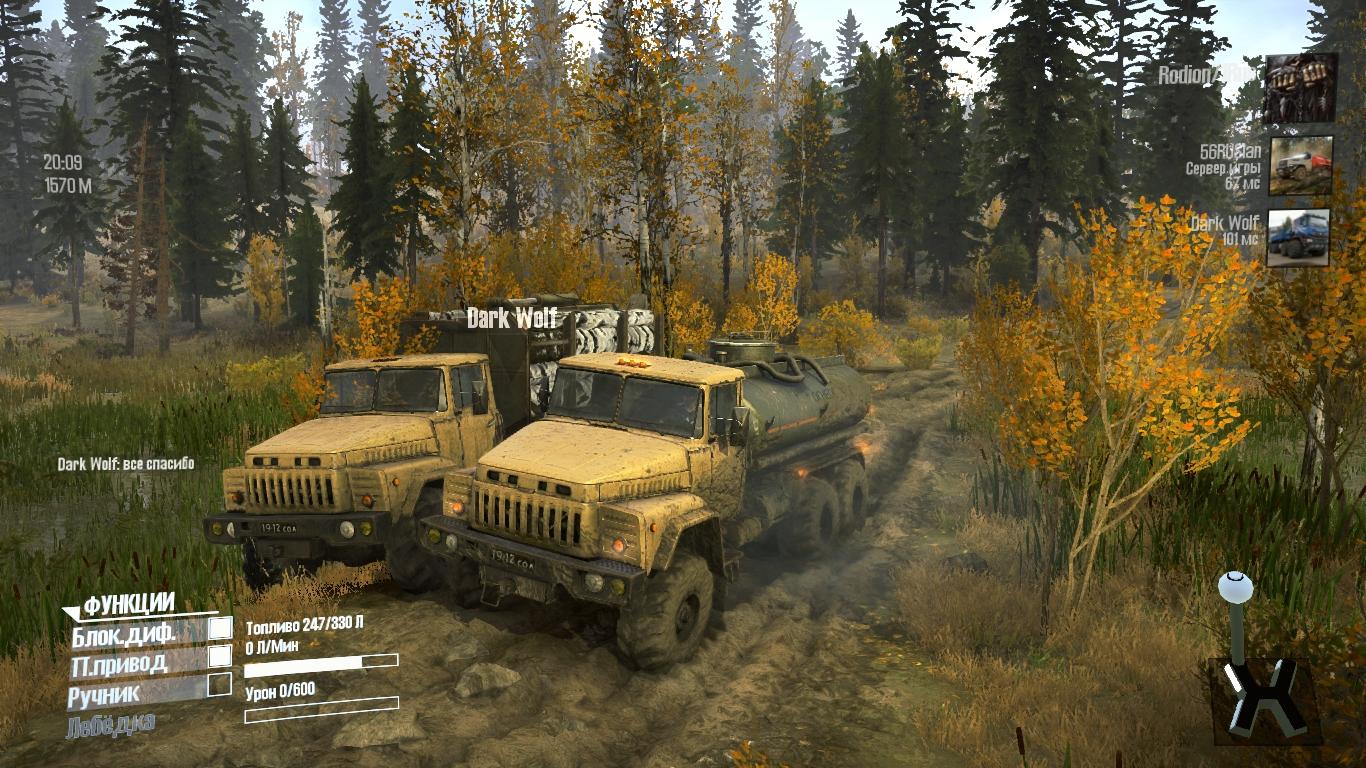Select 56RUSlan's player thumbnail
Viewport: 1366px width, 768px height.
(1301, 165)
